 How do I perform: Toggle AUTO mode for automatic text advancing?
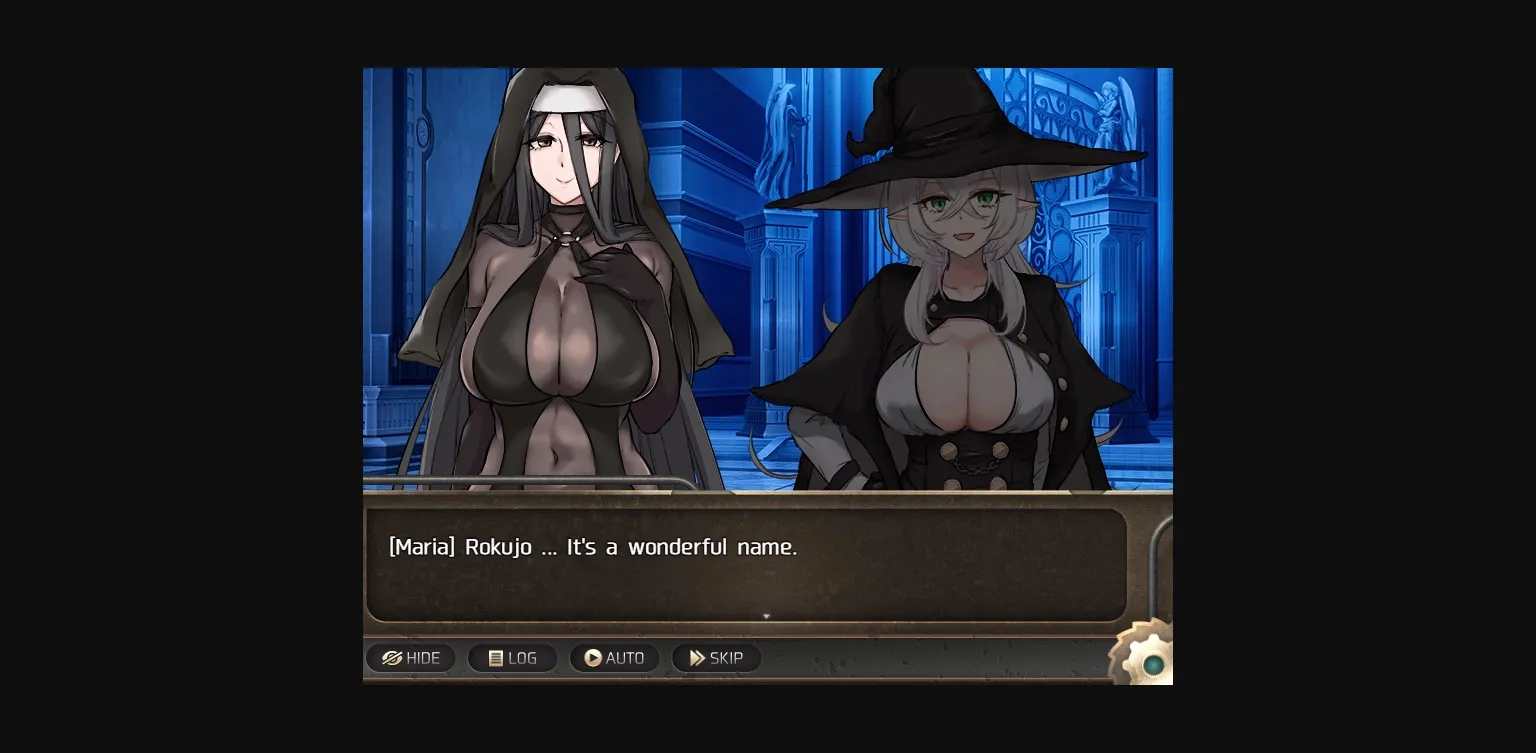614,658
